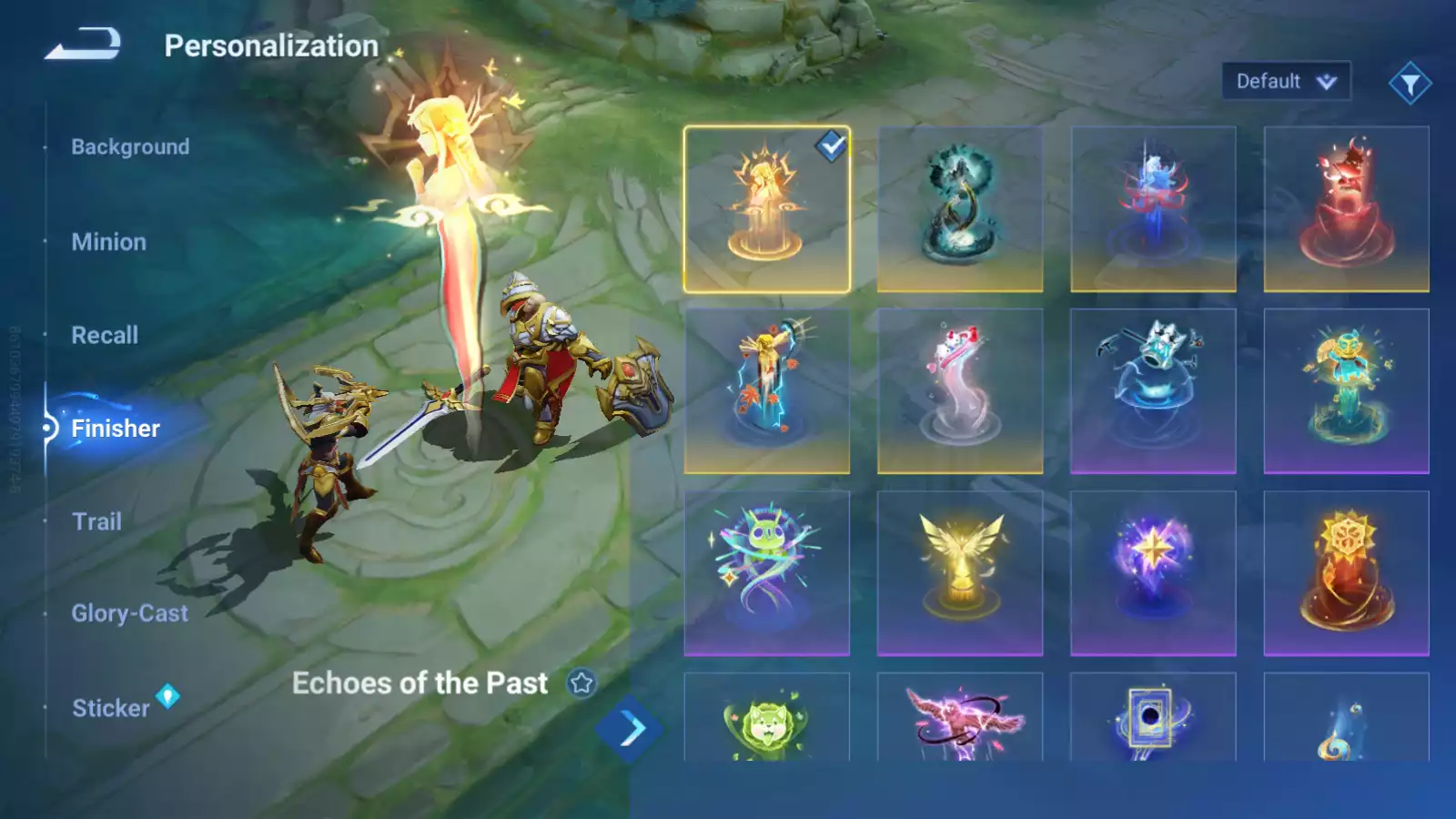This screenshot has height=819, width=1456.
Task: Click the blue diamond next arrow
Action: coord(629,728)
